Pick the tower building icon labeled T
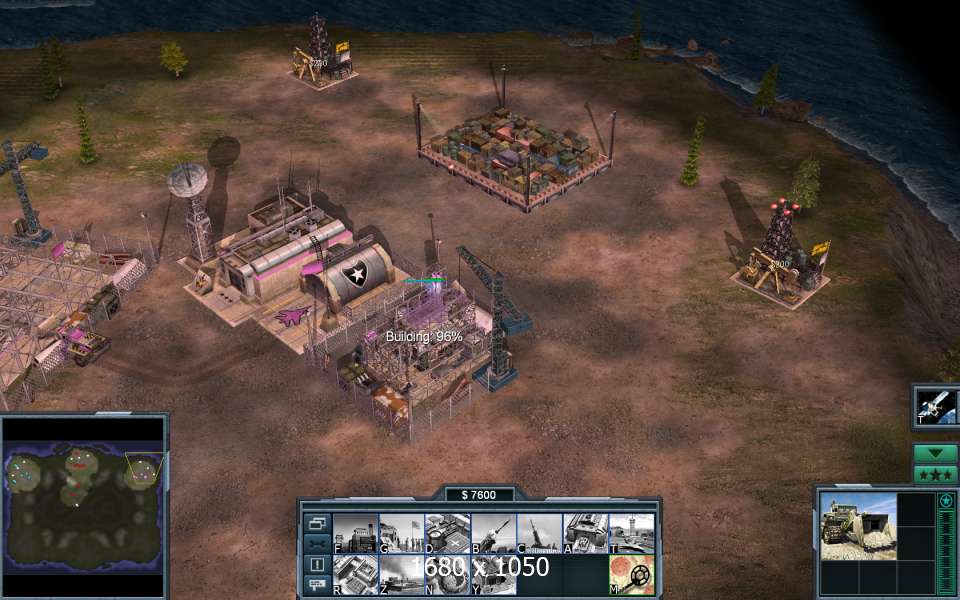The image size is (960, 600). click(631, 533)
